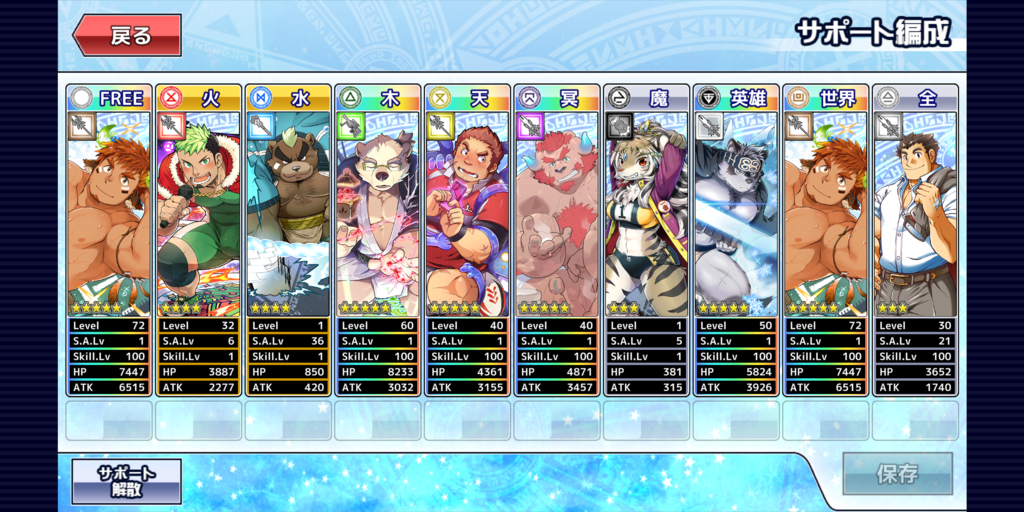Save the formation with 保存 button
The height and width of the screenshot is (512, 1024).
coord(896,474)
